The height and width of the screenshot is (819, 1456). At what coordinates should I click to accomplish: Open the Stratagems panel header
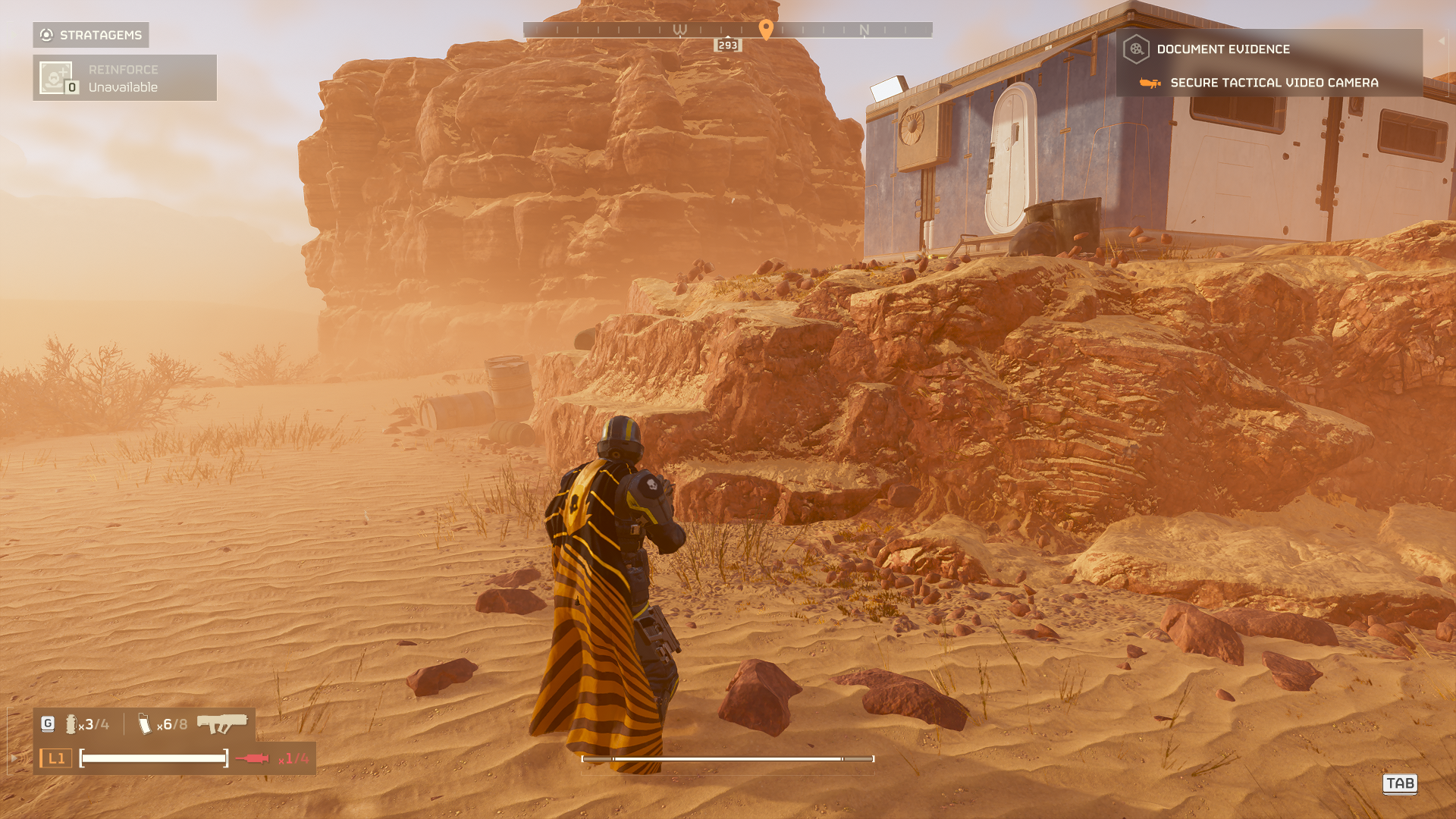coord(91,35)
